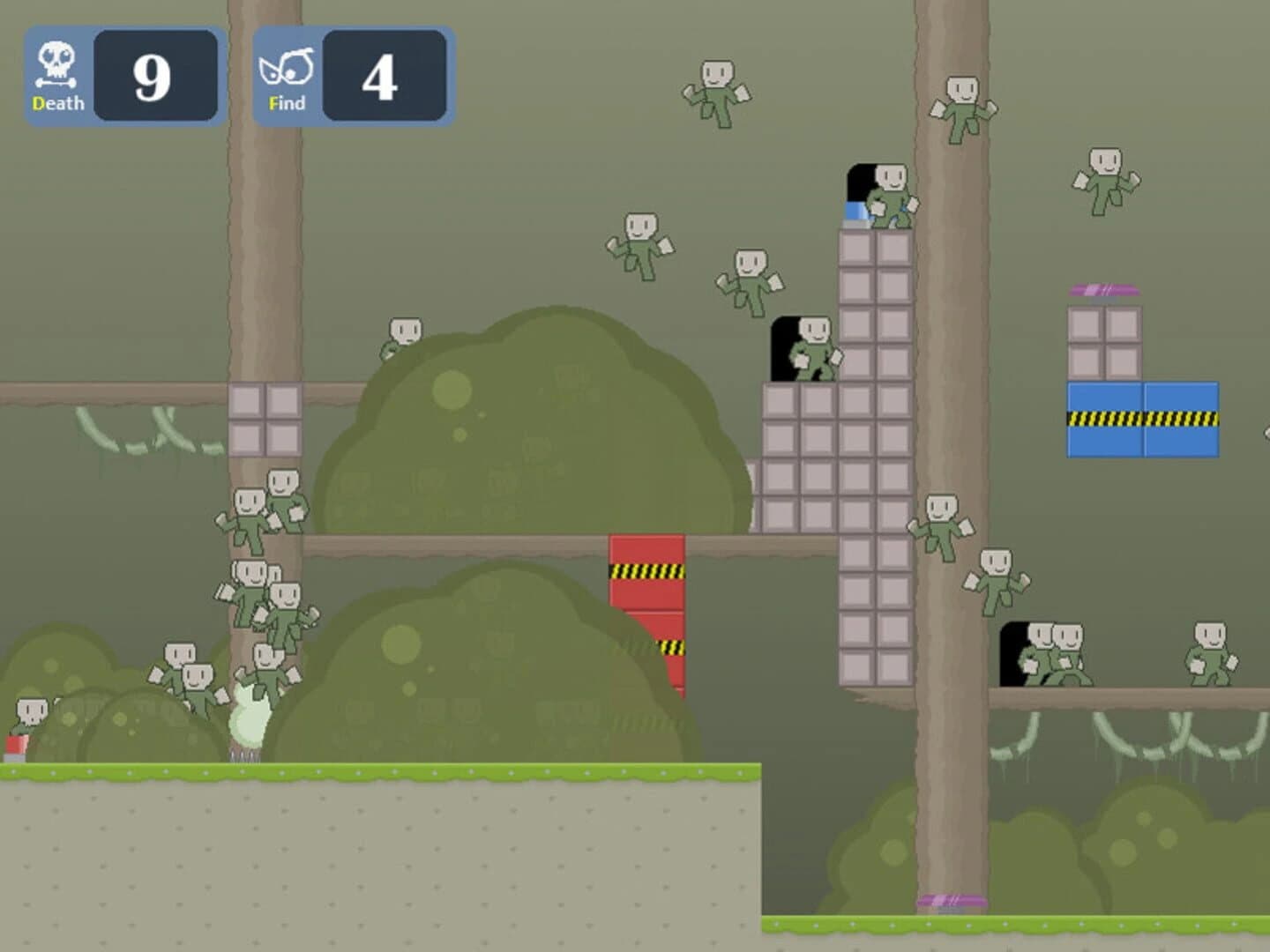Click the purple striped block above the grey stack
The height and width of the screenshot is (952, 1270).
pyautogui.click(x=1105, y=288)
